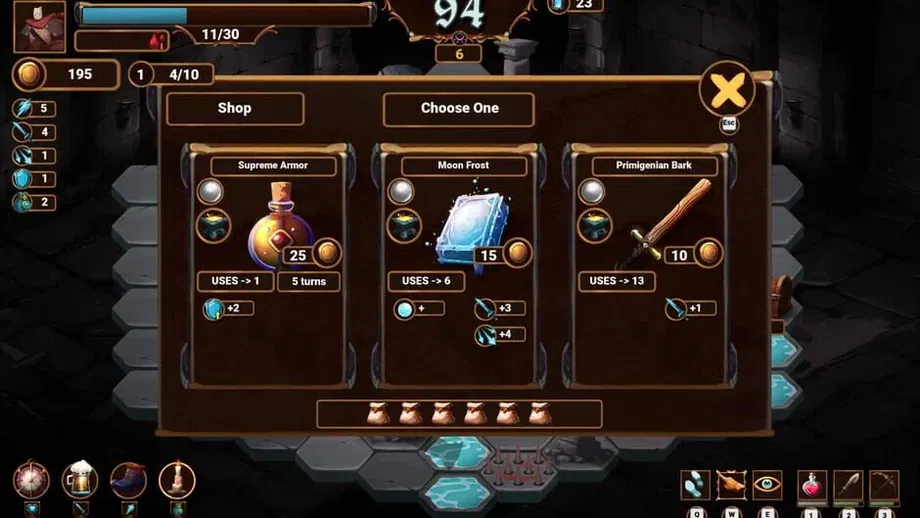The image size is (920, 518).
Task: Switch to the Choose One tab
Action: tap(459, 108)
